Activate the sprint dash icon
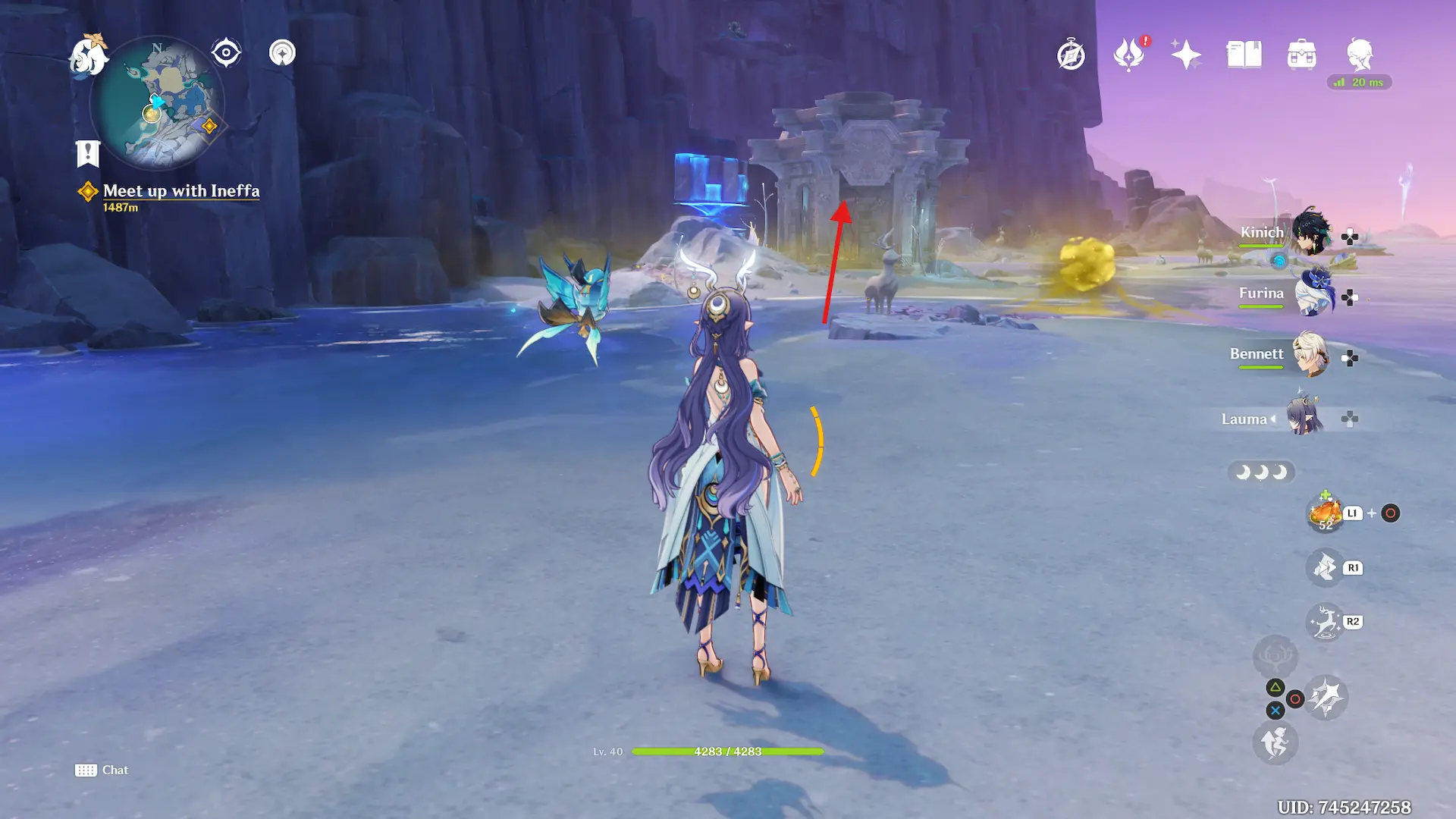This screenshot has width=1456, height=819. point(1275,742)
